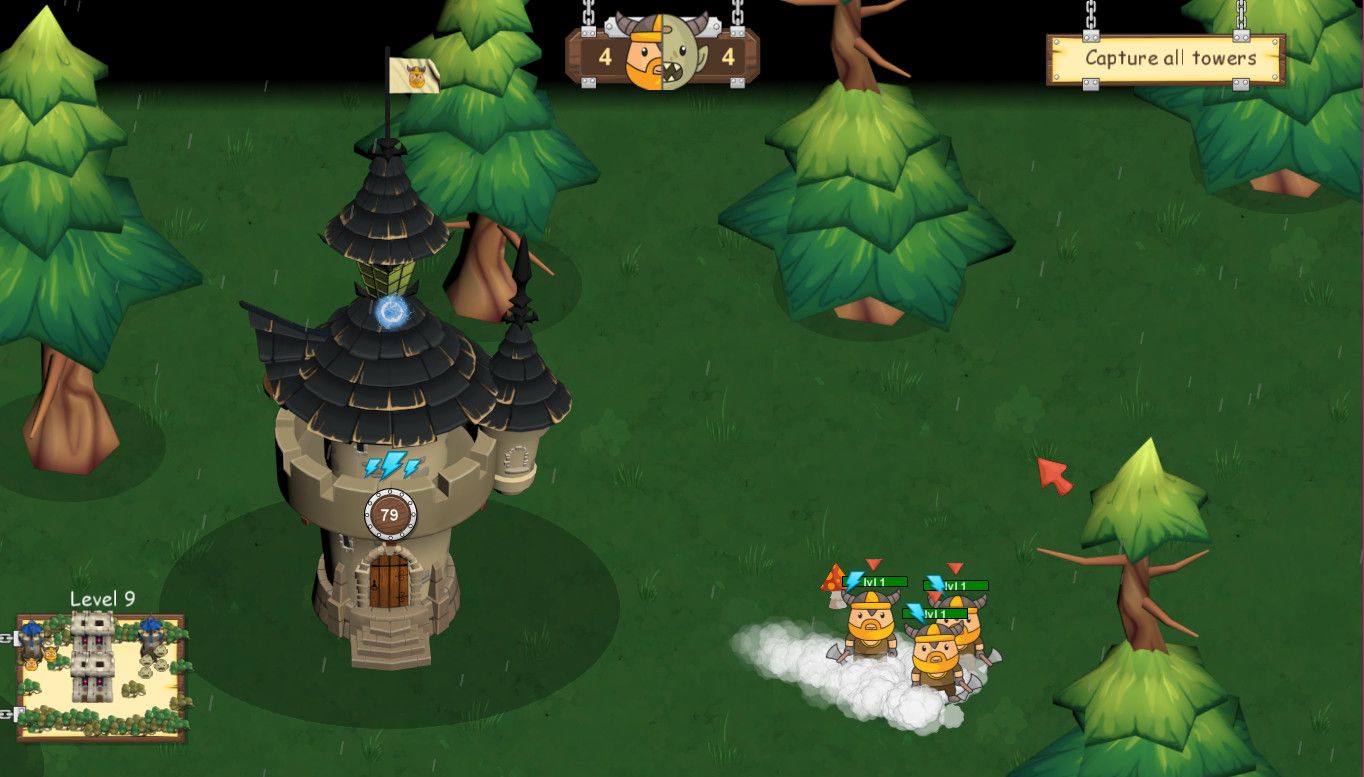The height and width of the screenshot is (777, 1364).
Task: Click the Level 9 minimap
Action: coord(101,677)
